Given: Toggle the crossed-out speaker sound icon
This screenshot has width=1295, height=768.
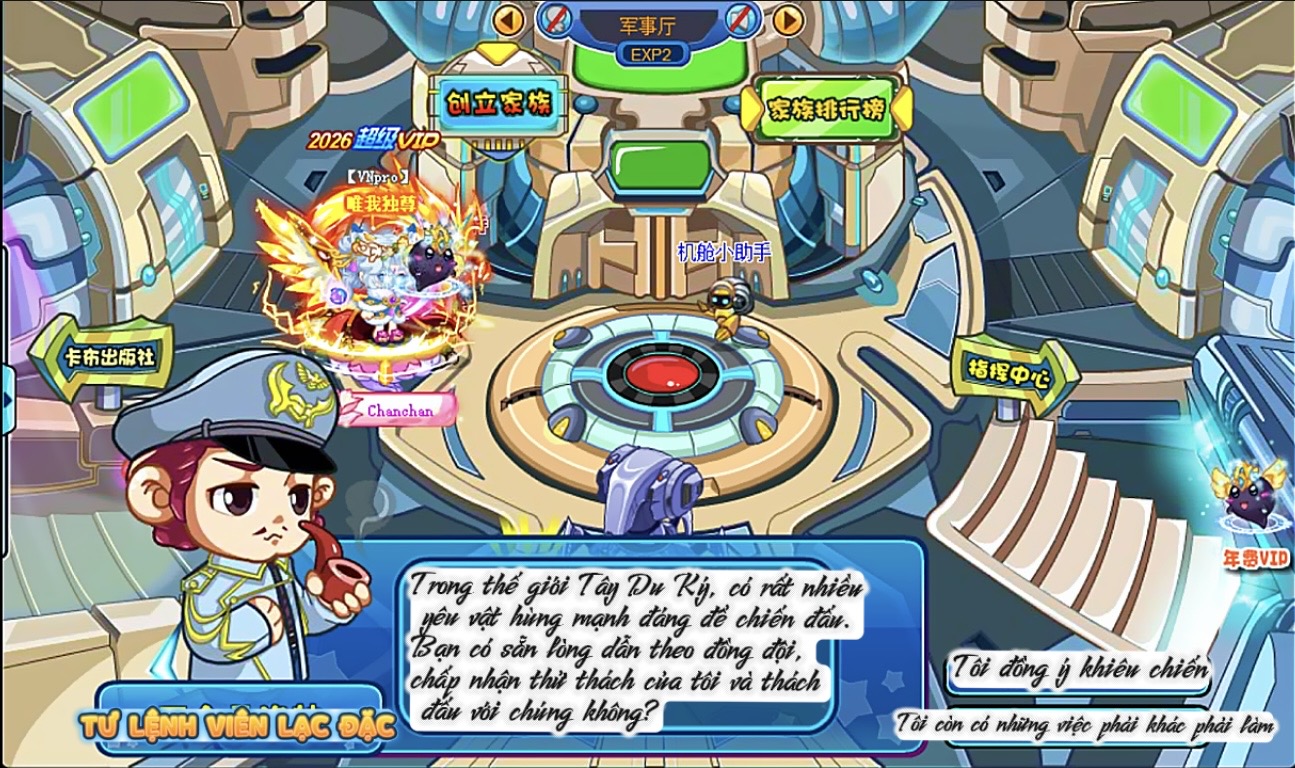Looking at the screenshot, I should tap(741, 19).
